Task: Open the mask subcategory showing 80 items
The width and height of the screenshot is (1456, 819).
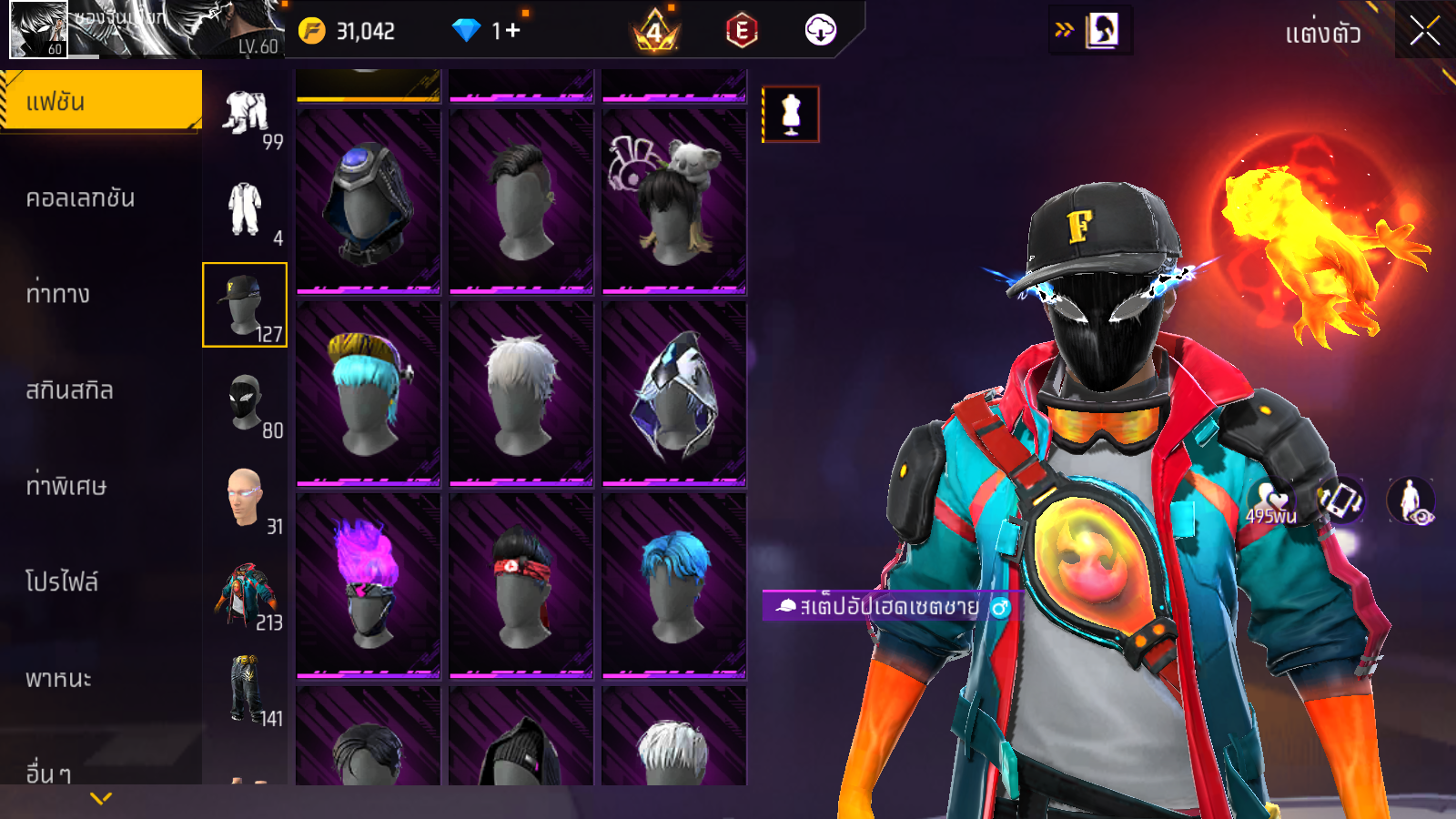Action: click(246, 402)
